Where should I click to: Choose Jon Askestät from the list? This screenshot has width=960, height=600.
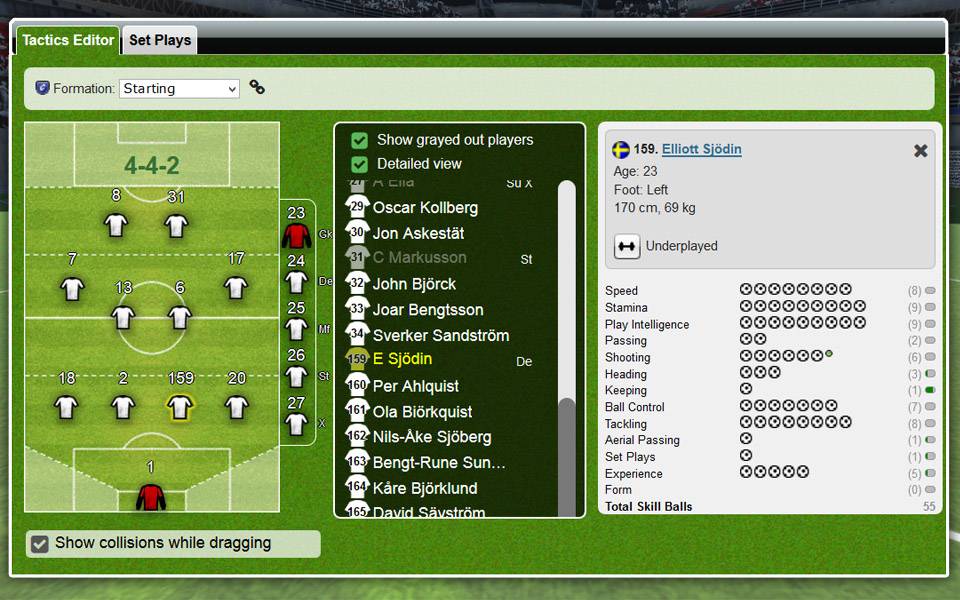pyautogui.click(x=418, y=233)
